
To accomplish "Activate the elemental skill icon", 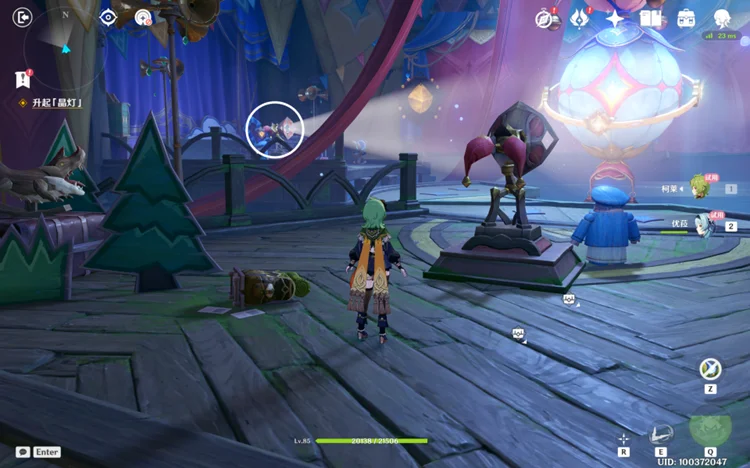I will [661, 435].
